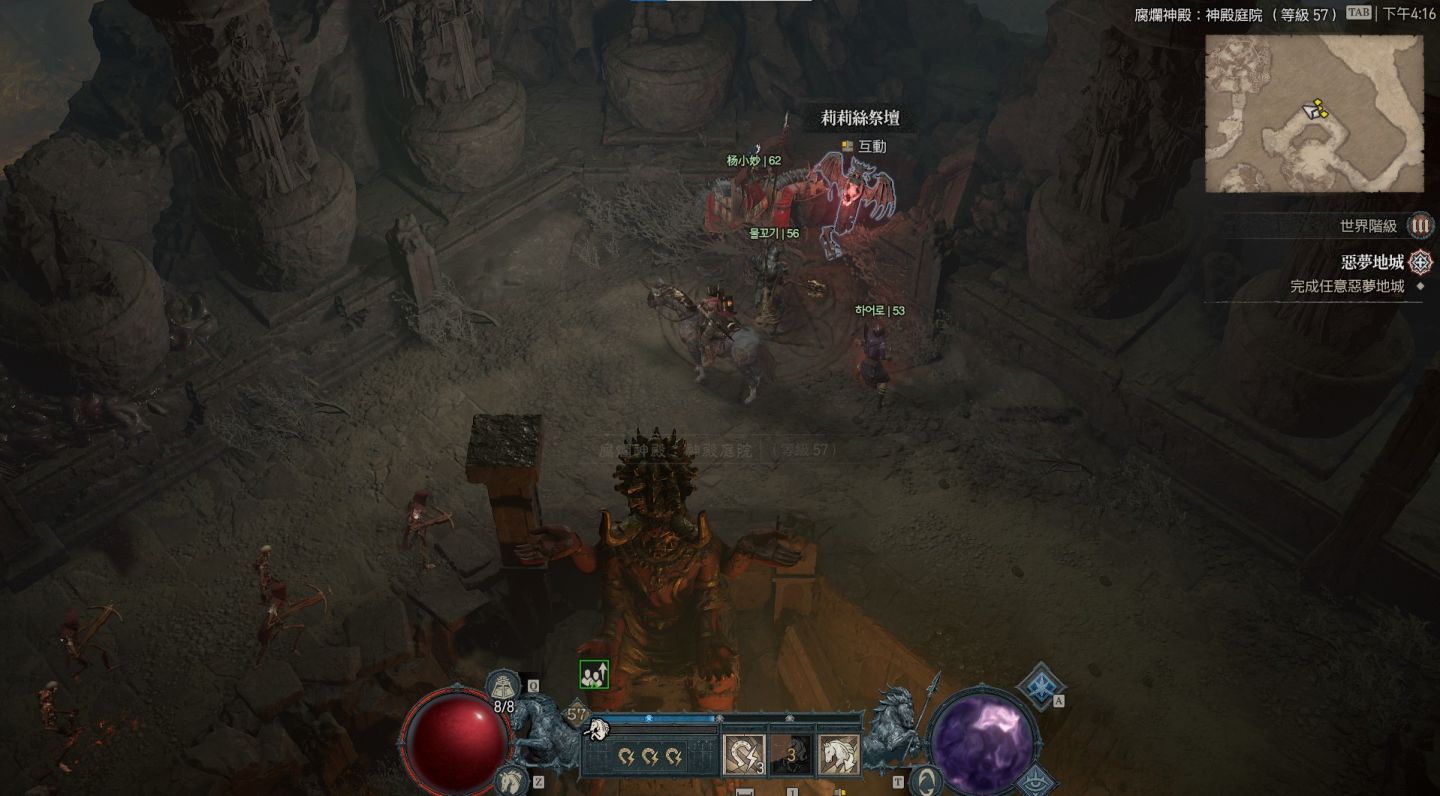
Task: Click the green party buff icon
Action: (594, 675)
